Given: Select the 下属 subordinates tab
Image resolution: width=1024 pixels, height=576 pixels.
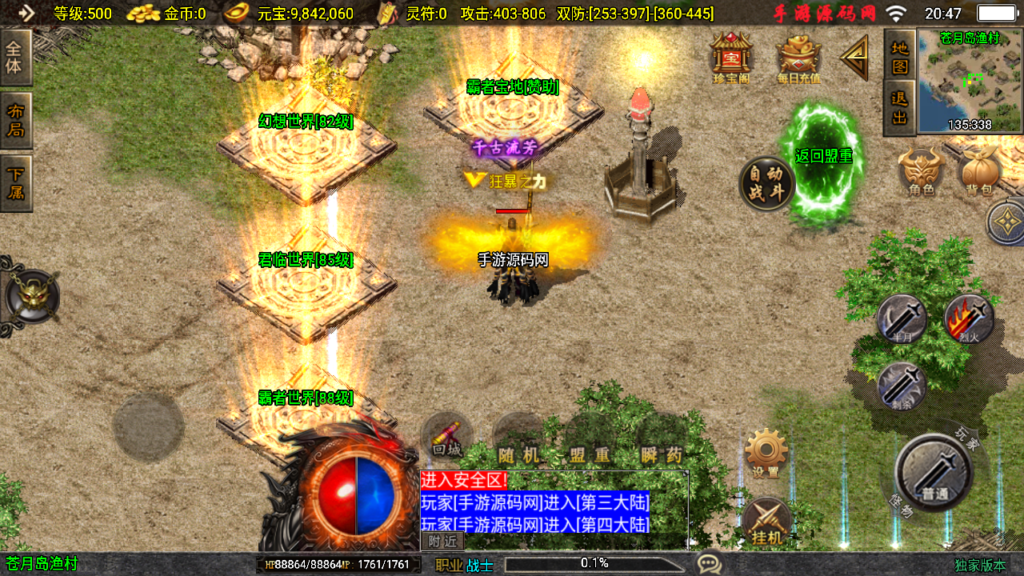Looking at the screenshot, I should coord(17,183).
